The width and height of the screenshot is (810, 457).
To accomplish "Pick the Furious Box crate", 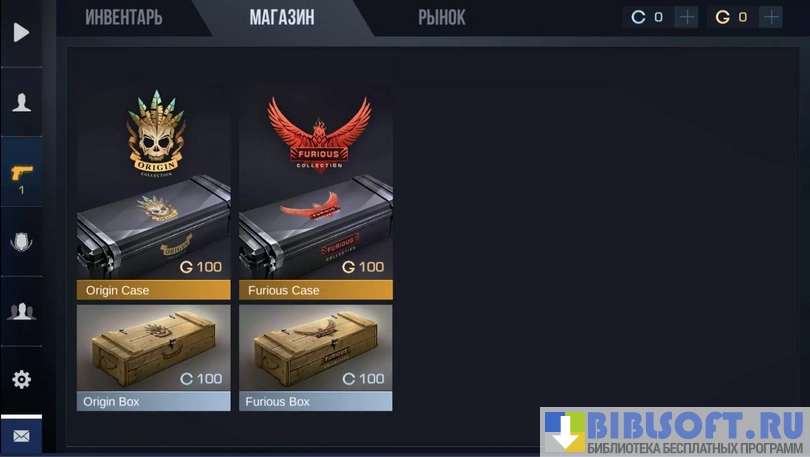I will pyautogui.click(x=316, y=357).
